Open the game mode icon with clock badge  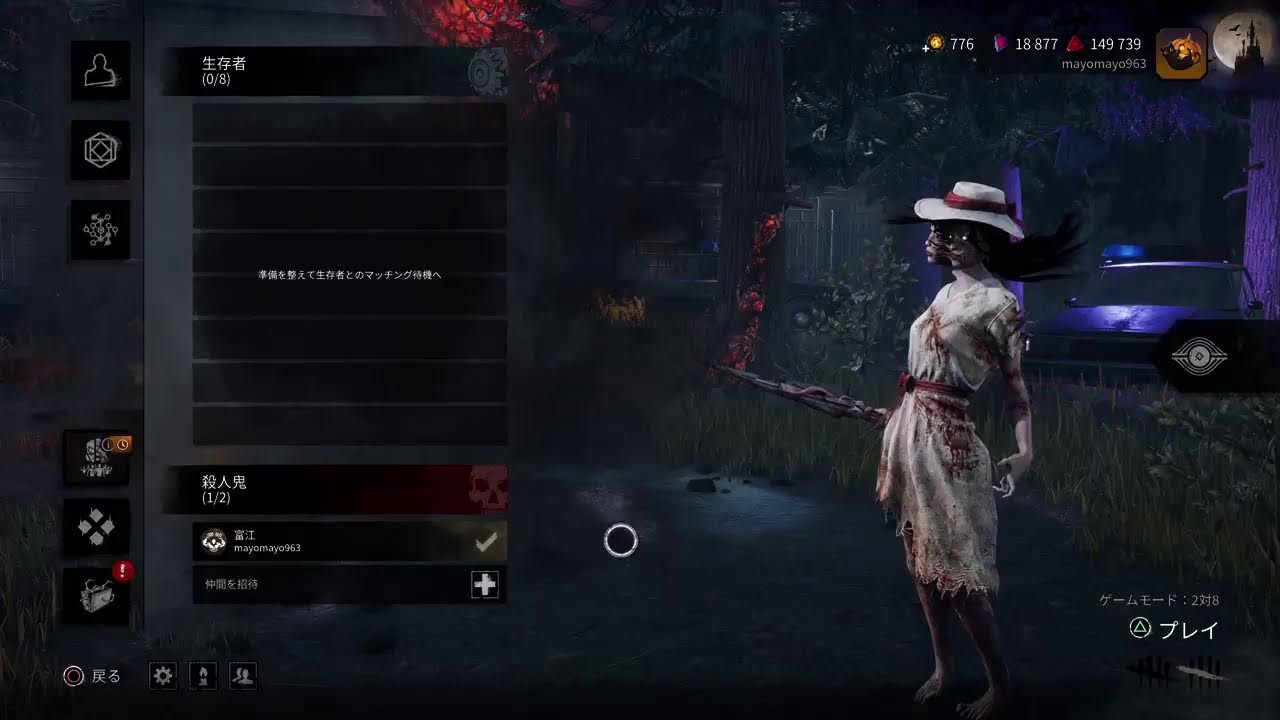point(97,458)
